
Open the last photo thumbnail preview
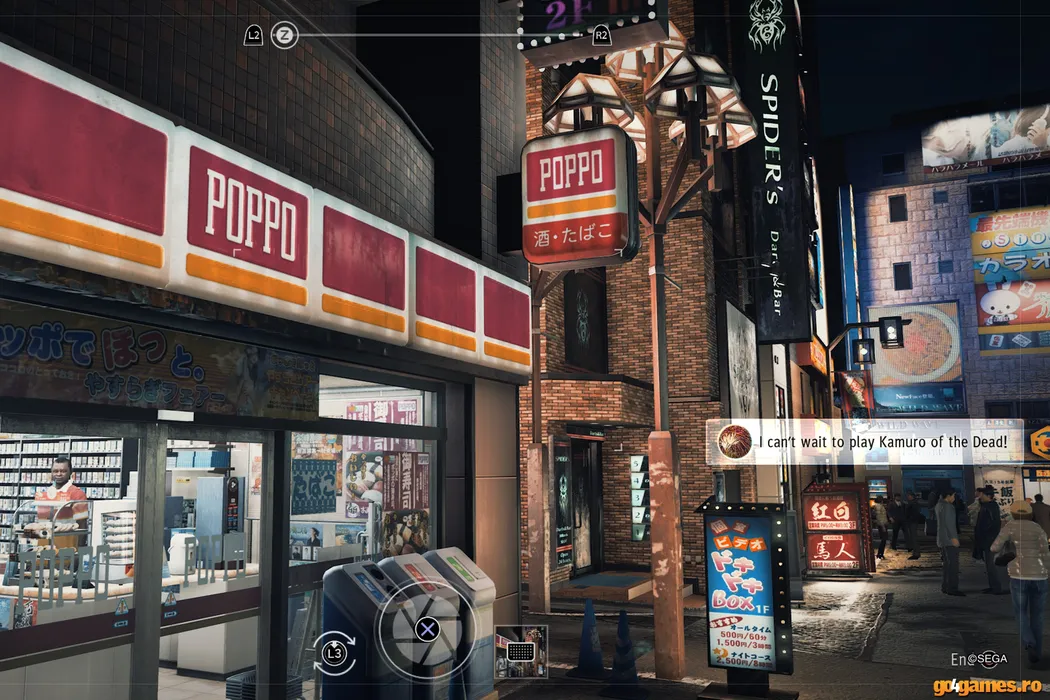[521, 650]
